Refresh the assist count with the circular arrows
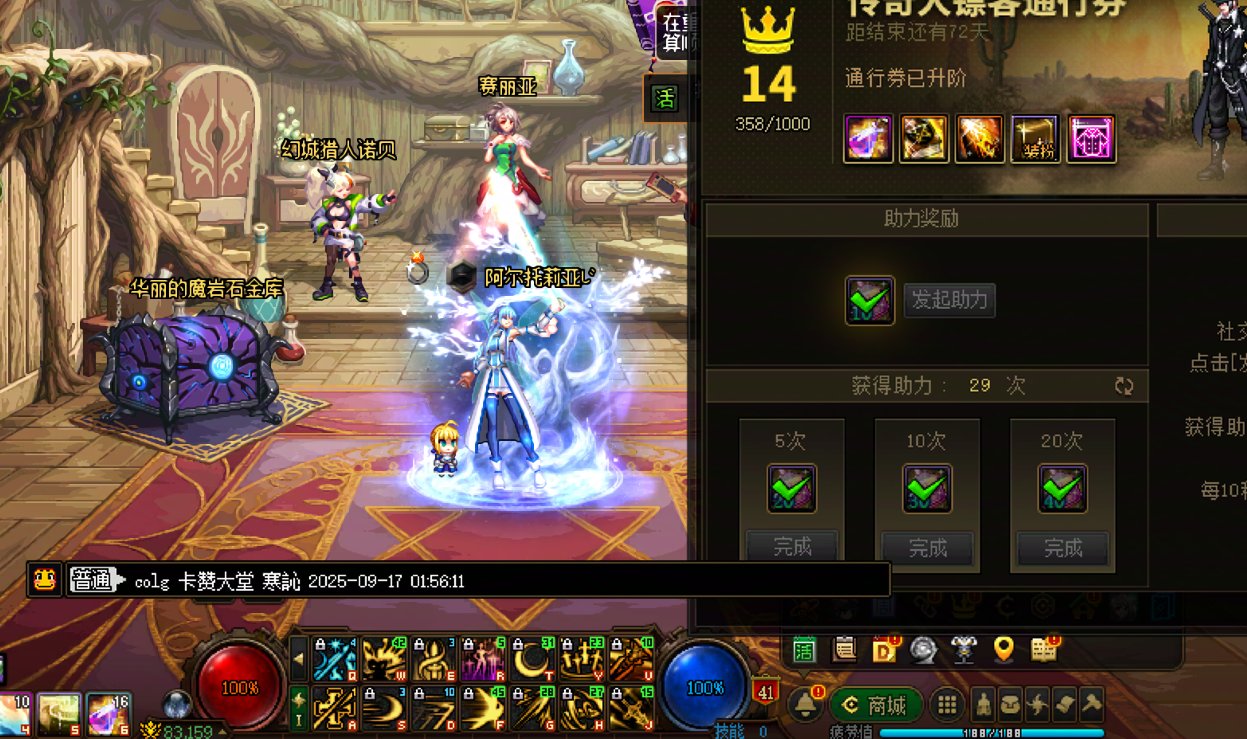 point(1124,386)
